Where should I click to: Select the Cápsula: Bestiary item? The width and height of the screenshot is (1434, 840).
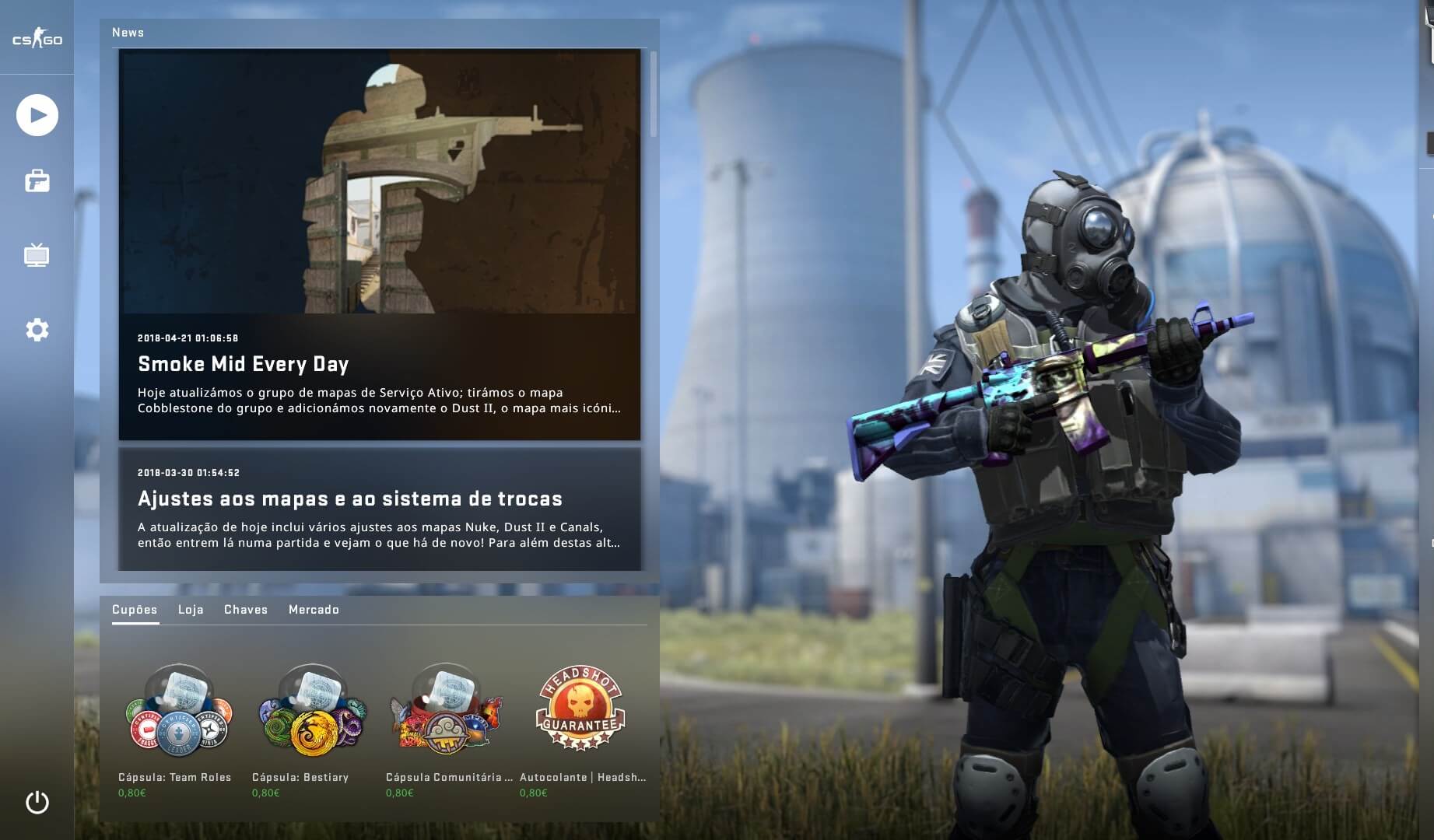(313, 710)
